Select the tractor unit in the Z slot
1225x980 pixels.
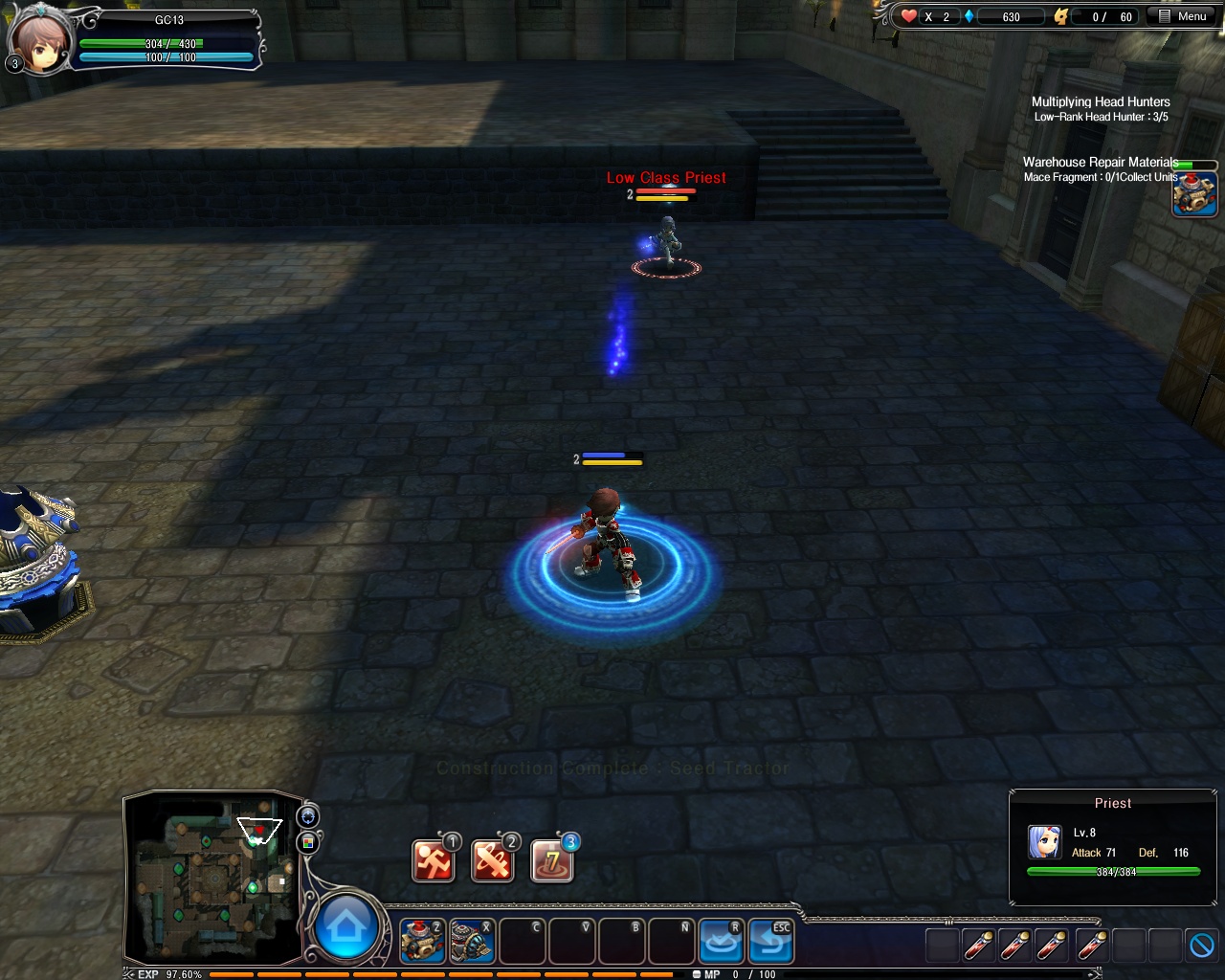pos(422,942)
